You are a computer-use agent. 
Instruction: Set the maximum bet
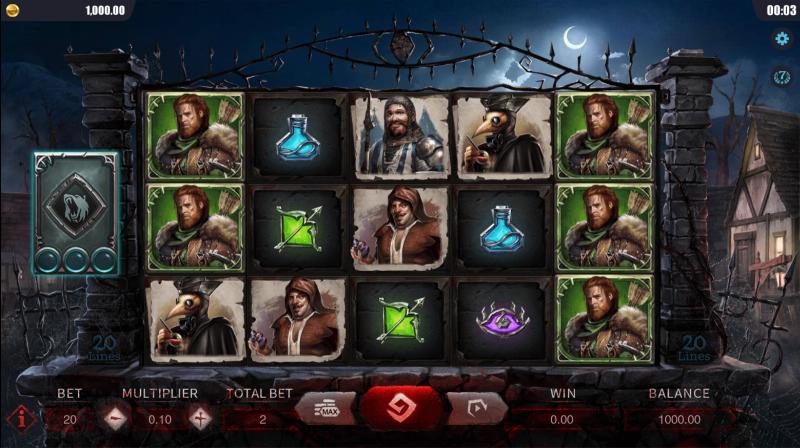click(x=324, y=409)
